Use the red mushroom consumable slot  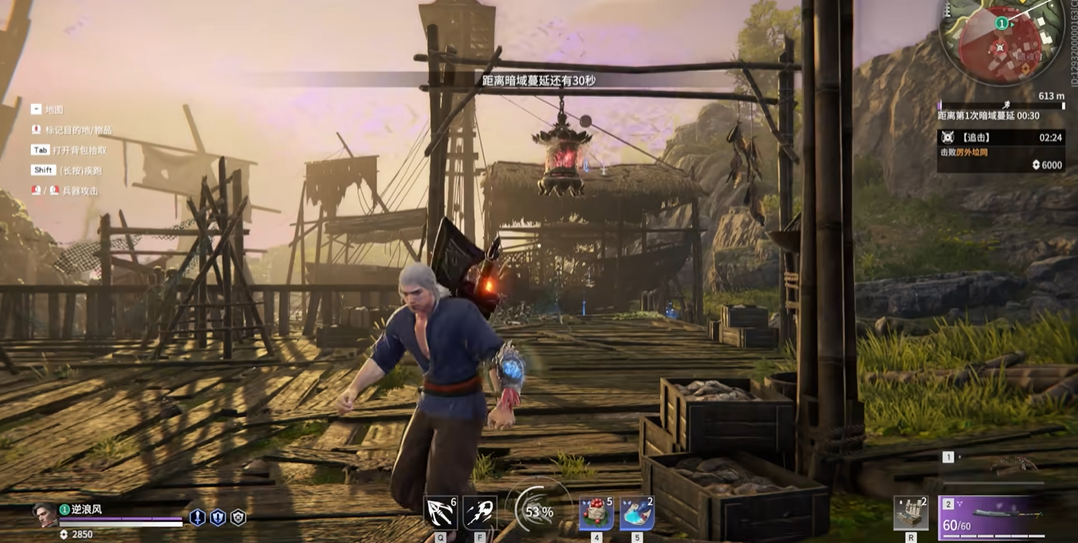[596, 513]
